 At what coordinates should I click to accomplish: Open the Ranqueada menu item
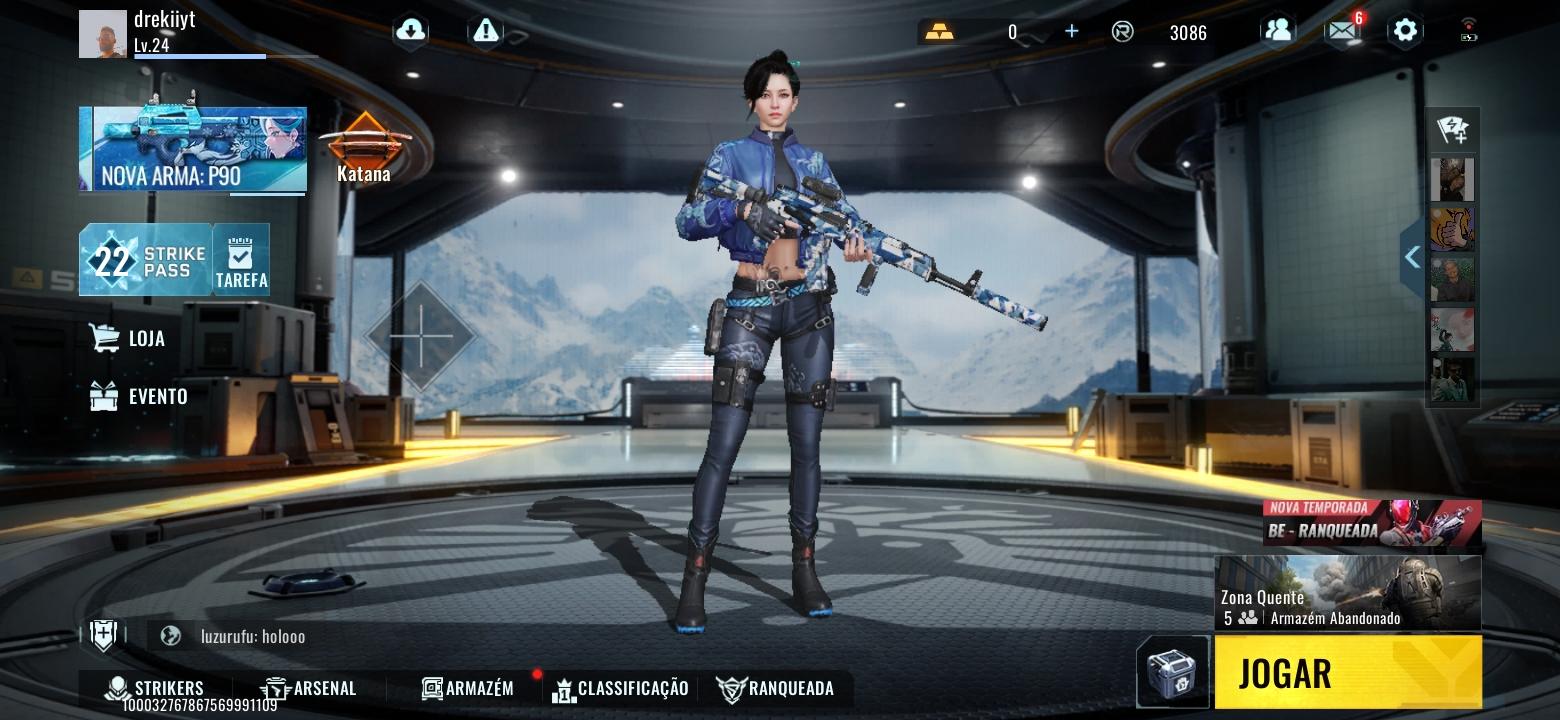click(776, 688)
